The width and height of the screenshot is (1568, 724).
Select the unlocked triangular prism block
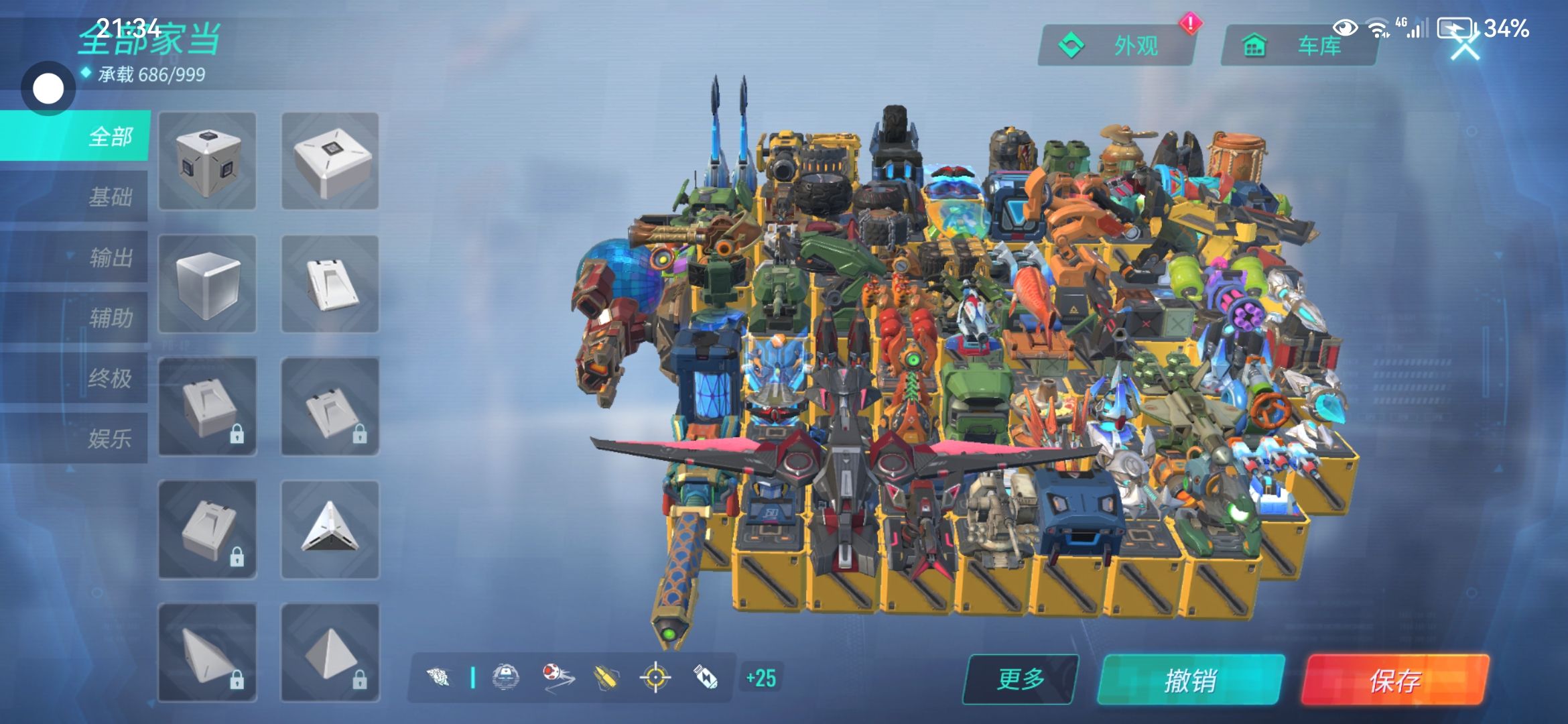(330, 530)
